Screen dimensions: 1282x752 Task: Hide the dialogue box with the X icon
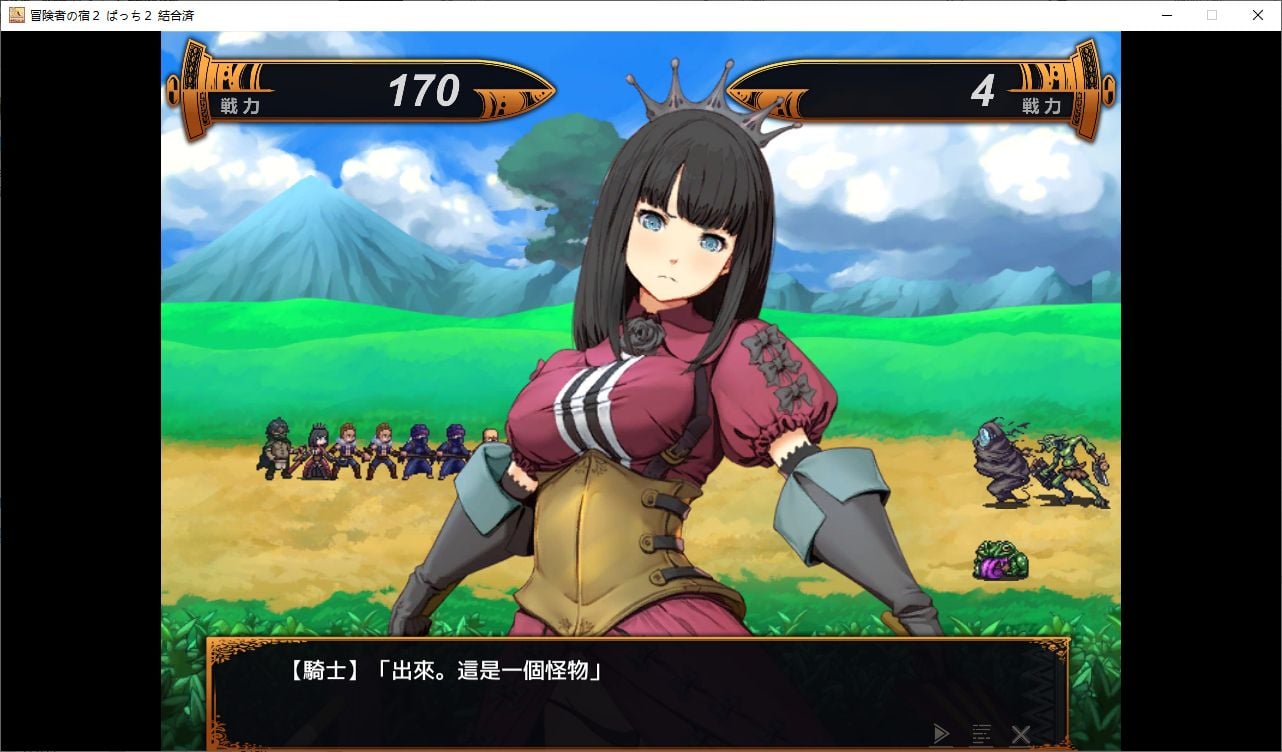pos(1020,735)
